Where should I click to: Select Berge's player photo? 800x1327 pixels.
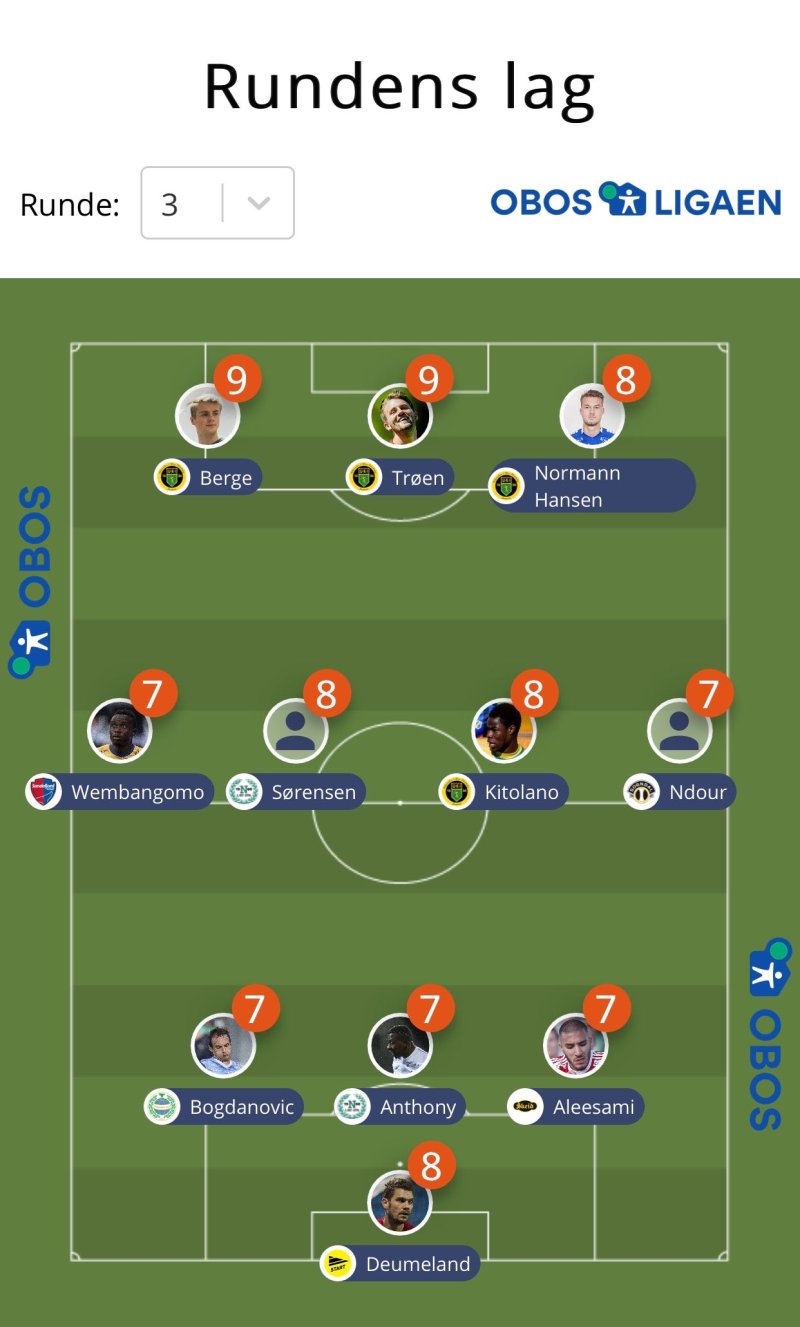click(207, 416)
